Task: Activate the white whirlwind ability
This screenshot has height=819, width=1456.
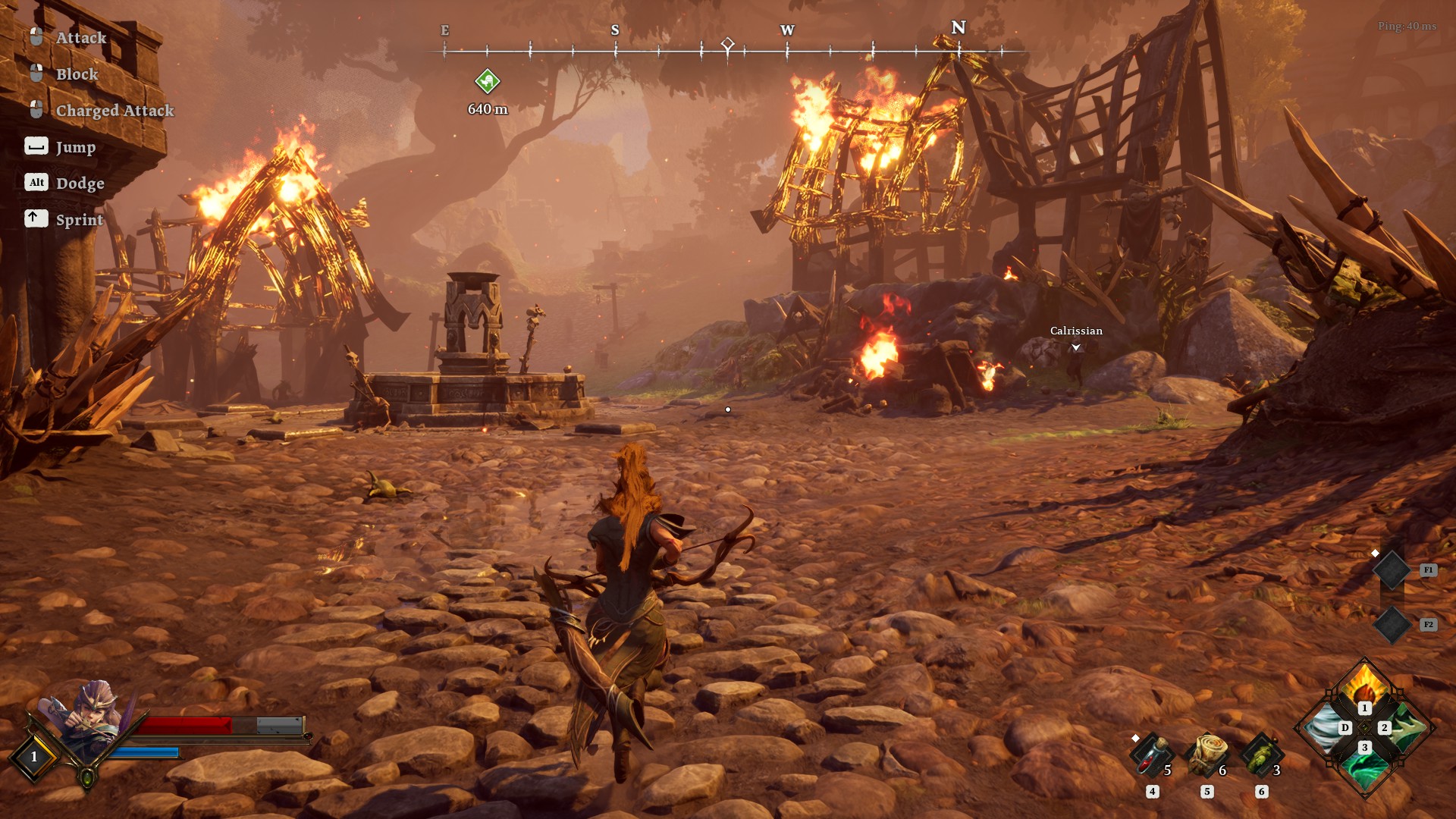Action: [x=1324, y=728]
